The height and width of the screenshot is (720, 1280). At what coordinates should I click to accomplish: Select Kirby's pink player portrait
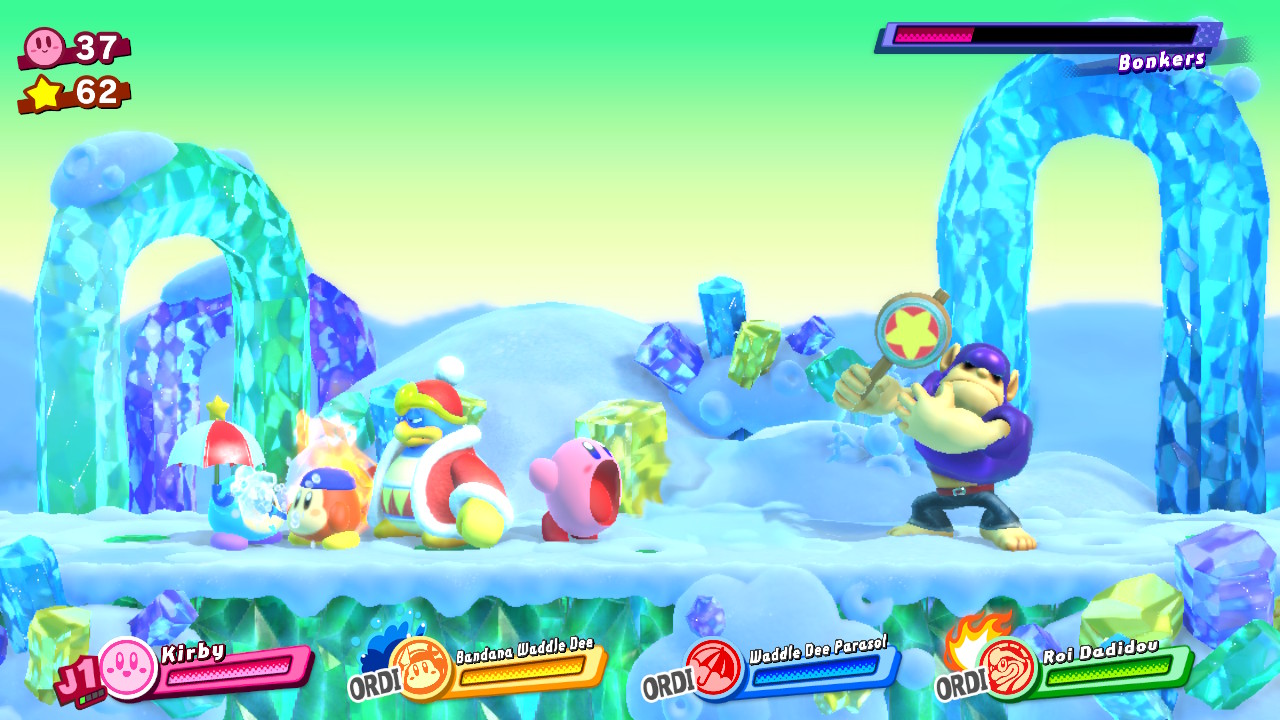point(128,667)
